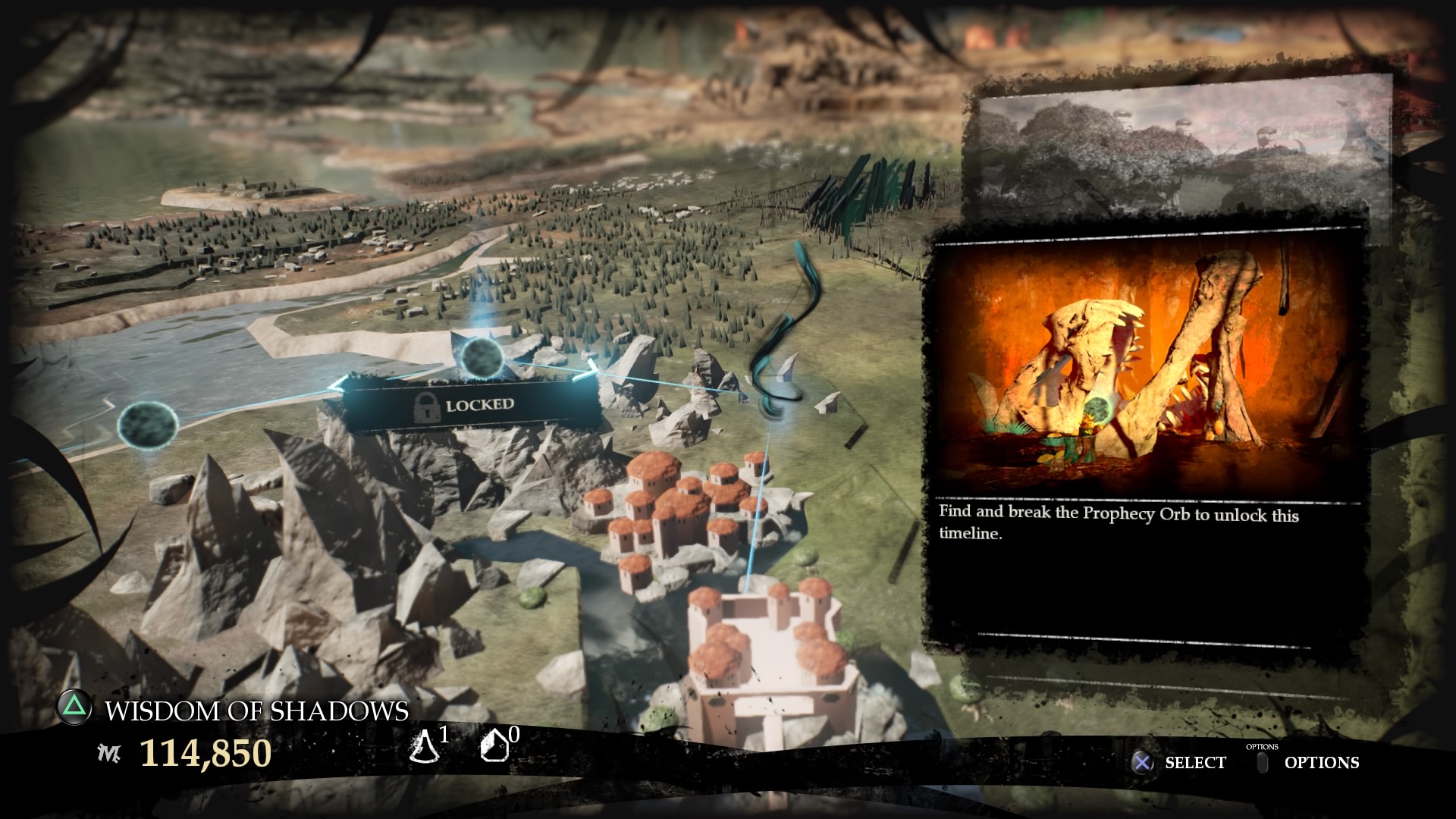Image resolution: width=1456 pixels, height=819 pixels.
Task: Choose the level orb on the river
Action: (149, 424)
